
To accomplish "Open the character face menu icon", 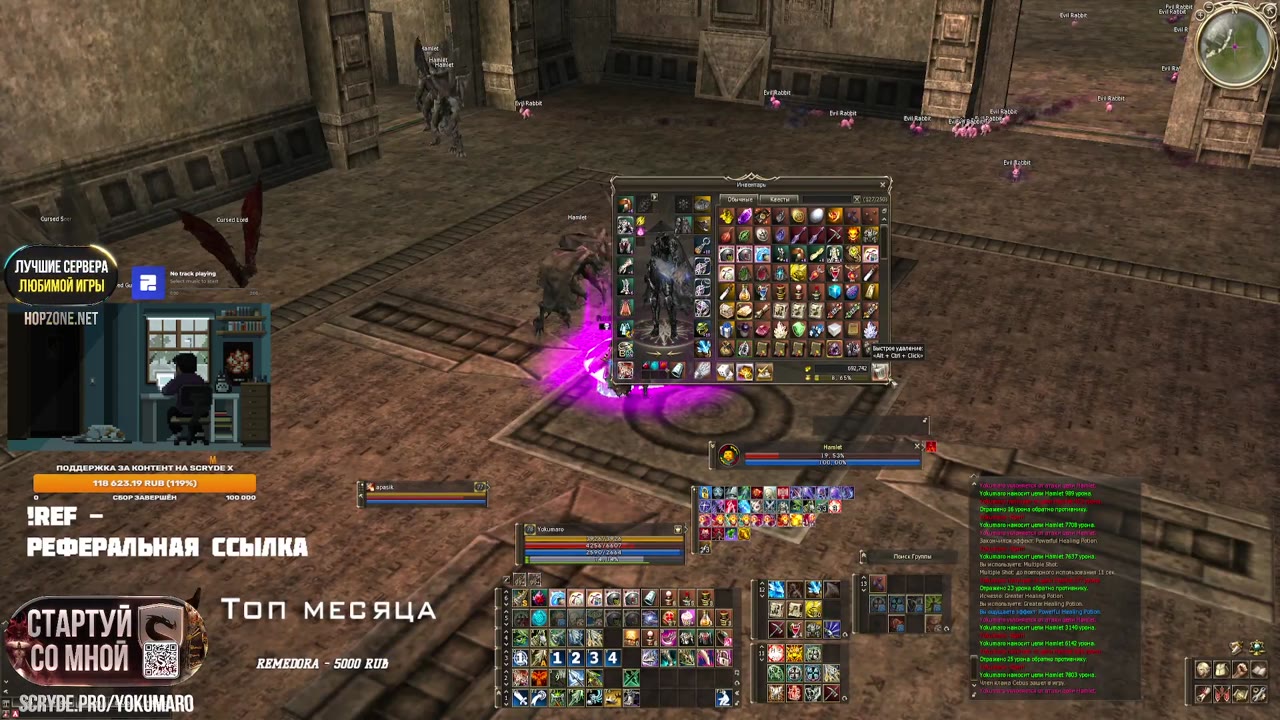I will click(x=1203, y=670).
